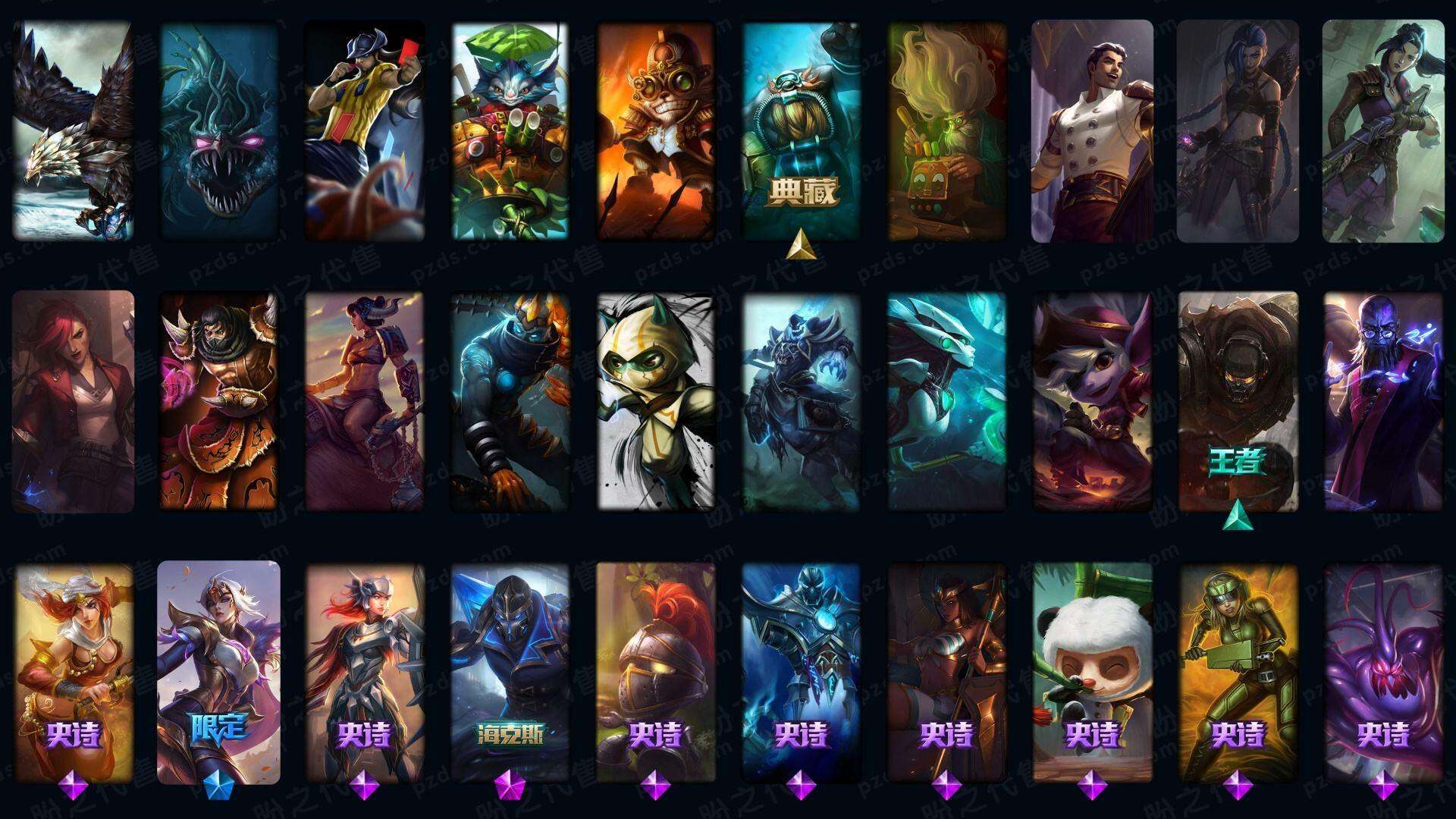Image resolution: width=1456 pixels, height=819 pixels.
Task: Click the purple tentacle creature epic skin
Action: tap(1383, 672)
